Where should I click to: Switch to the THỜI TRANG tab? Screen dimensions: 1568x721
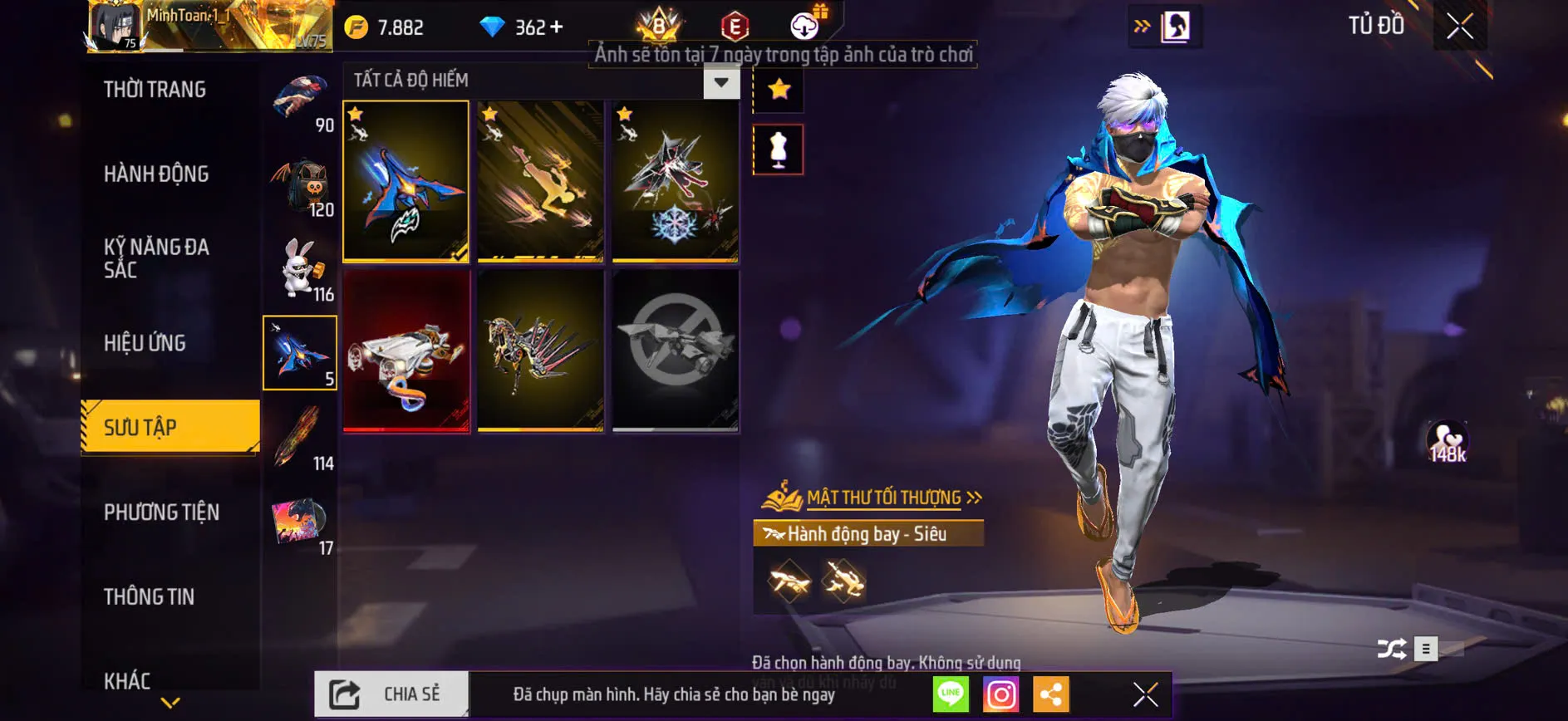155,89
